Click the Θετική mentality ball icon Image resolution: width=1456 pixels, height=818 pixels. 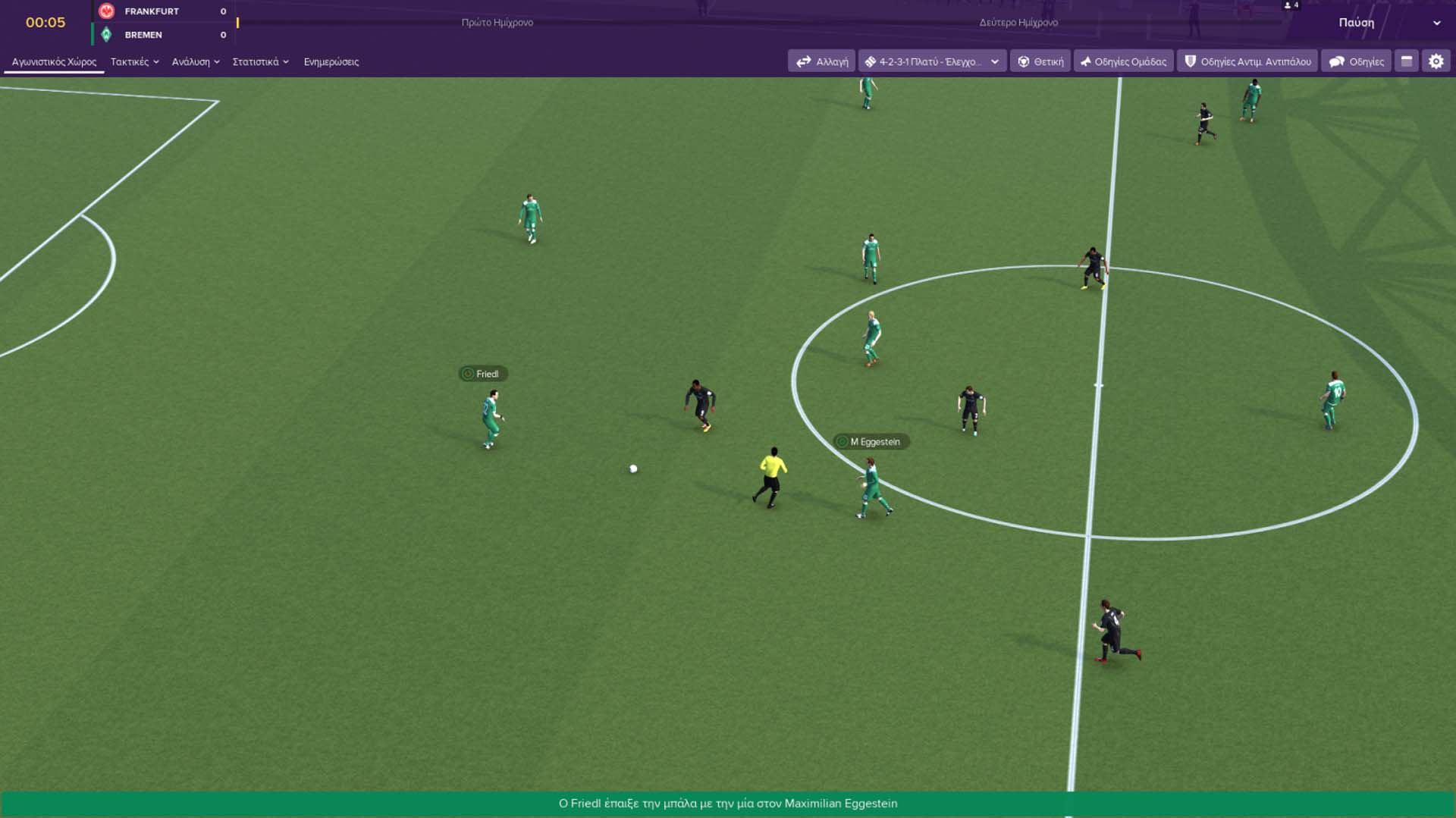[x=1024, y=61]
